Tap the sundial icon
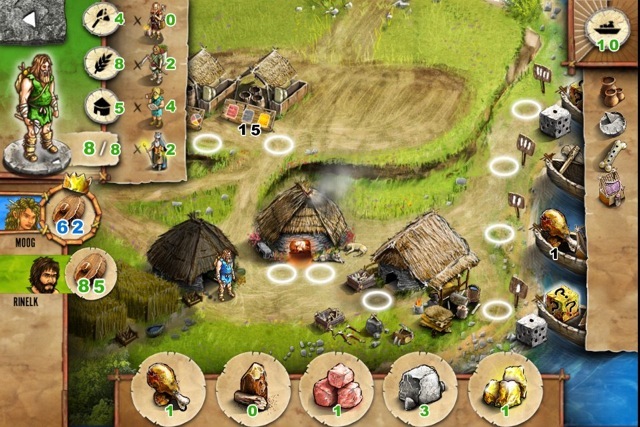The image size is (640, 427). click(x=611, y=123)
